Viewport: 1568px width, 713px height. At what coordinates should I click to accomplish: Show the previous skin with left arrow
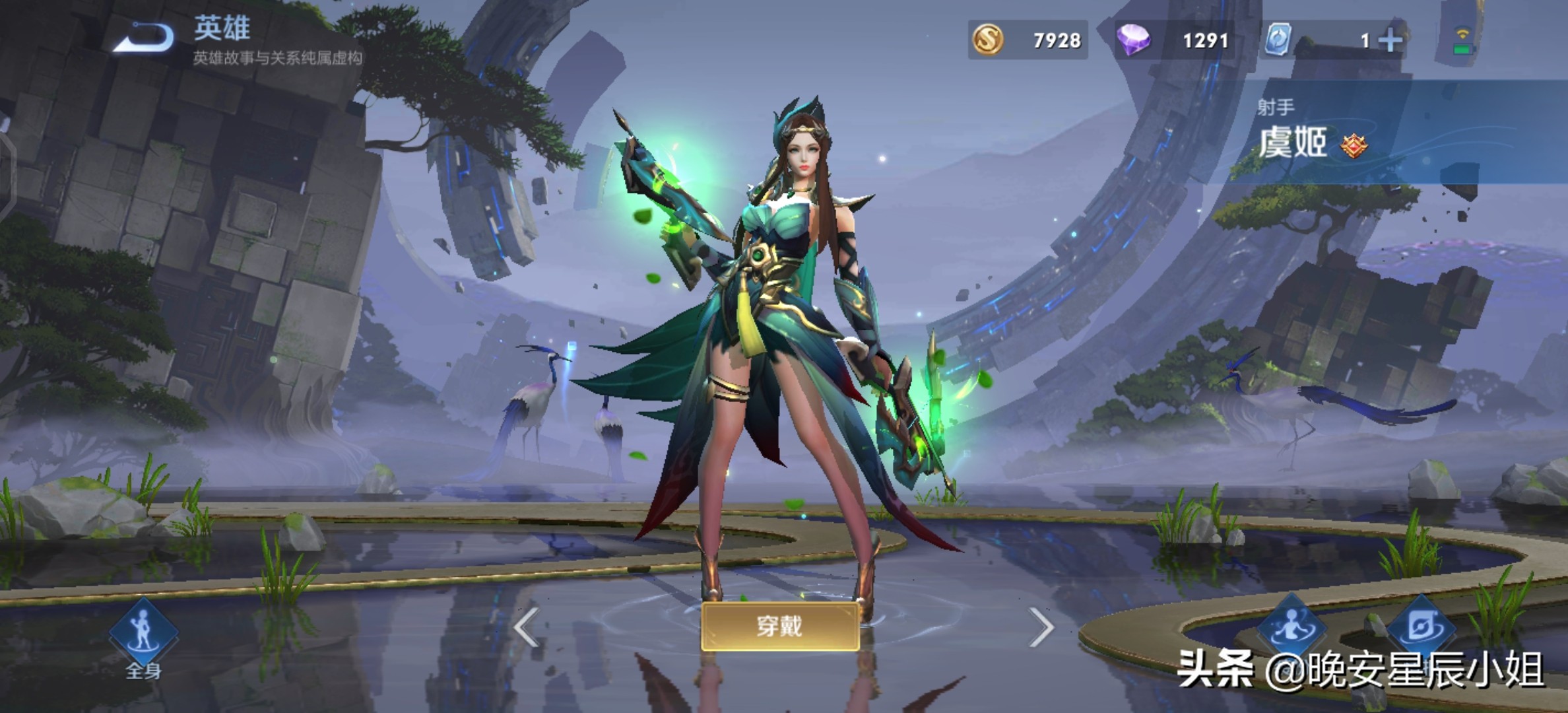527,627
